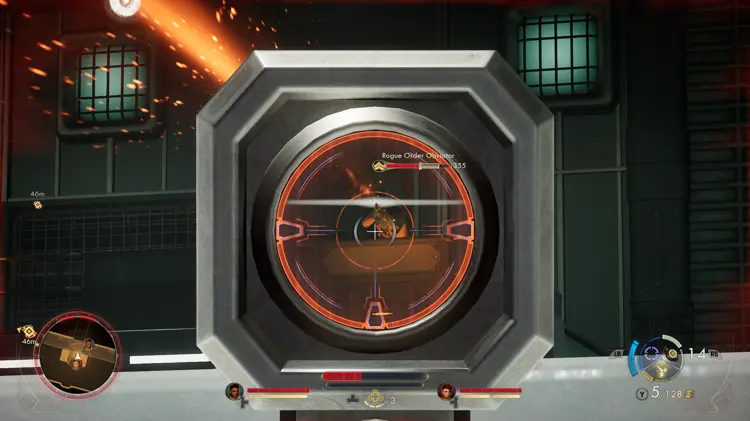Click the quest marker icon above minimap
The width and height of the screenshot is (750, 421).
point(29,330)
